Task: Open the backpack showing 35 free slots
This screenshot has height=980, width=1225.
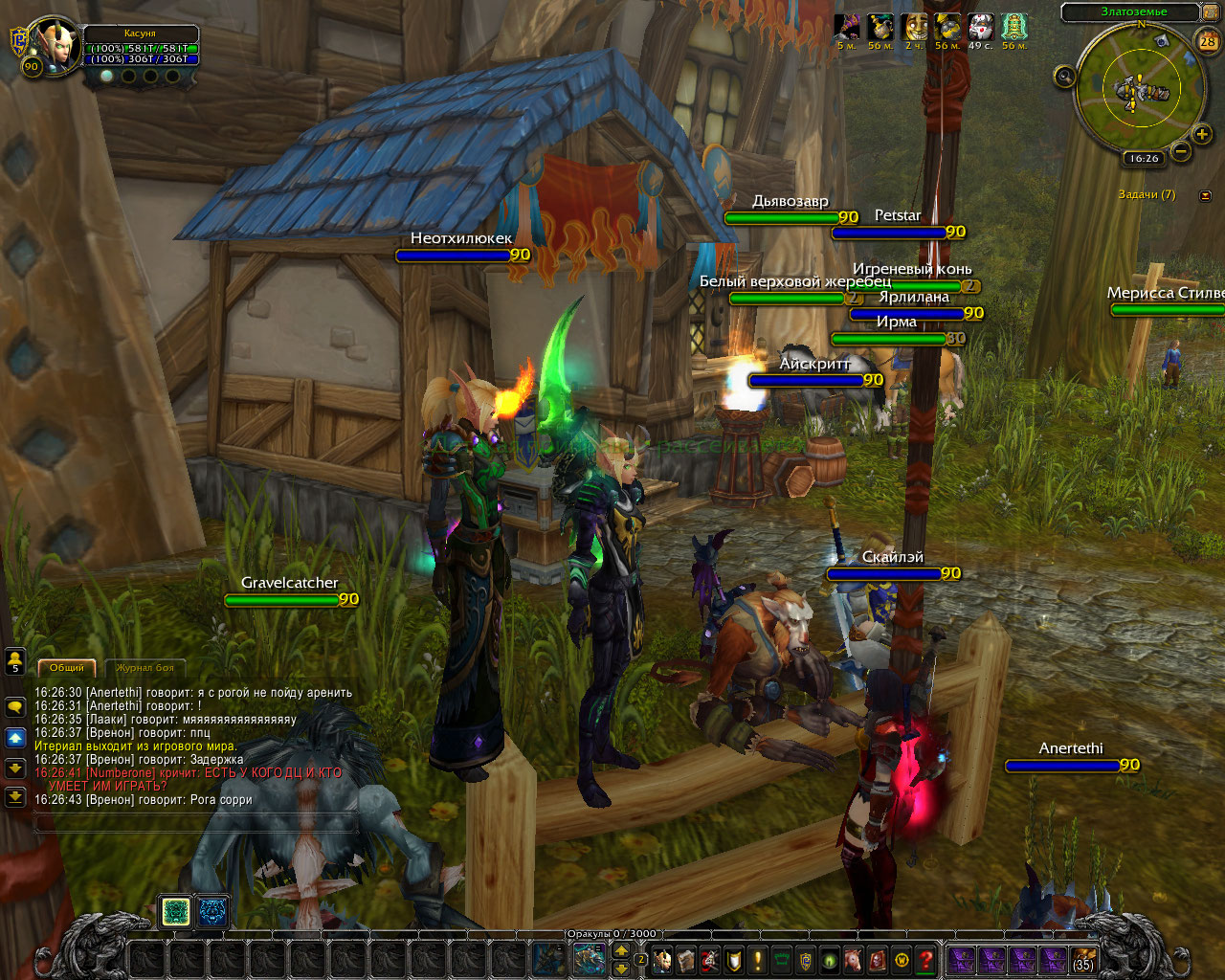Action: point(1083,959)
